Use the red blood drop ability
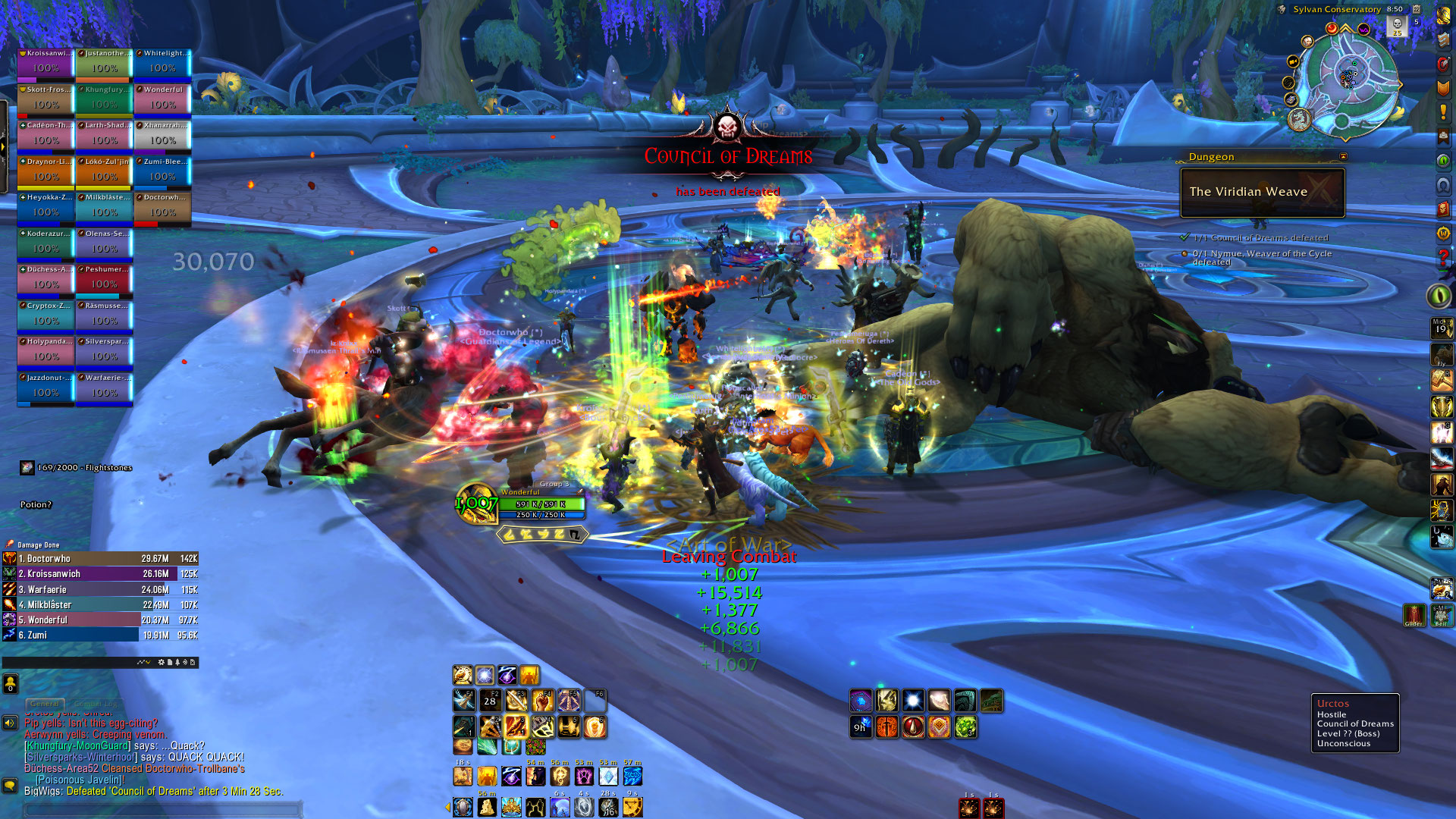 913,726
